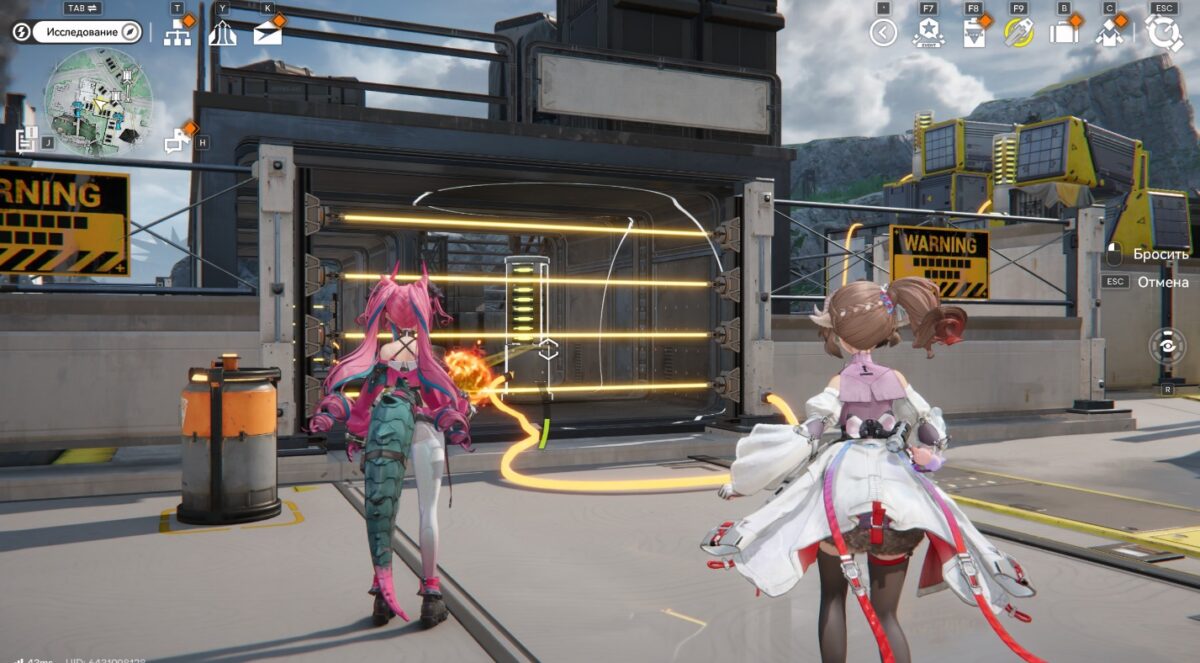Collapse the top bar with the arrow button

[x=883, y=33]
